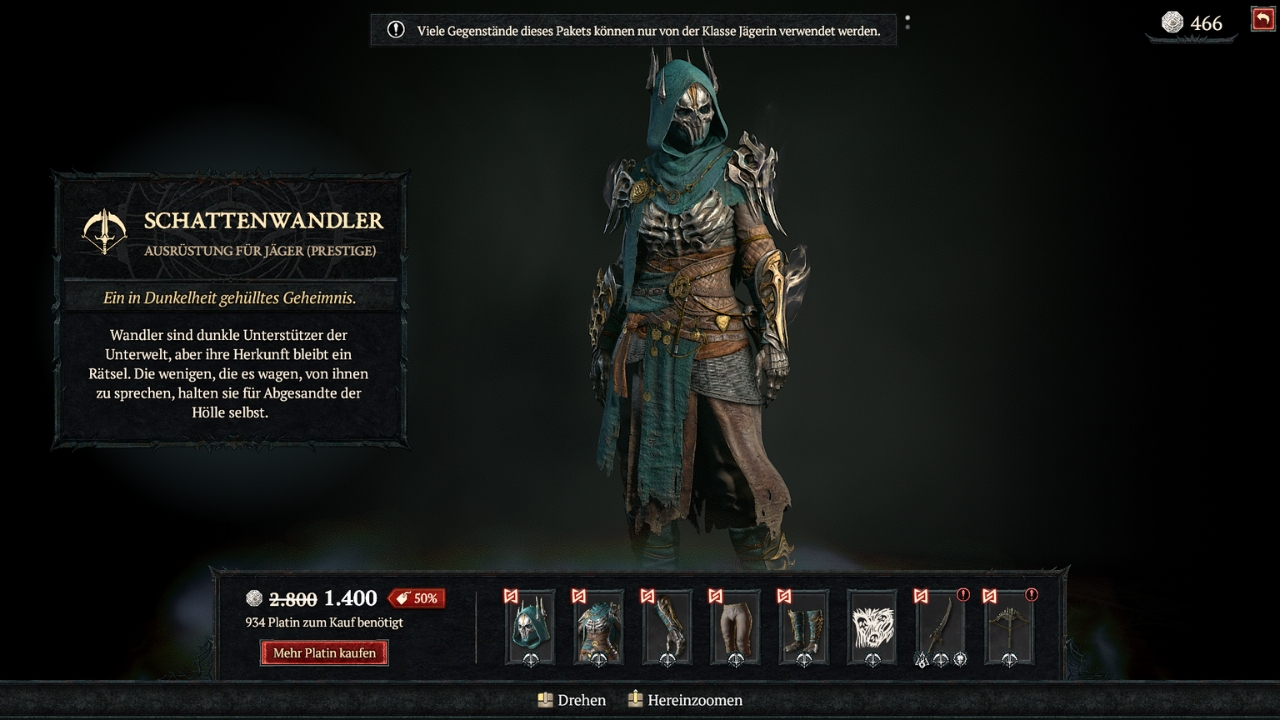Select the white skull marking item
The height and width of the screenshot is (720, 1280).
[871, 627]
